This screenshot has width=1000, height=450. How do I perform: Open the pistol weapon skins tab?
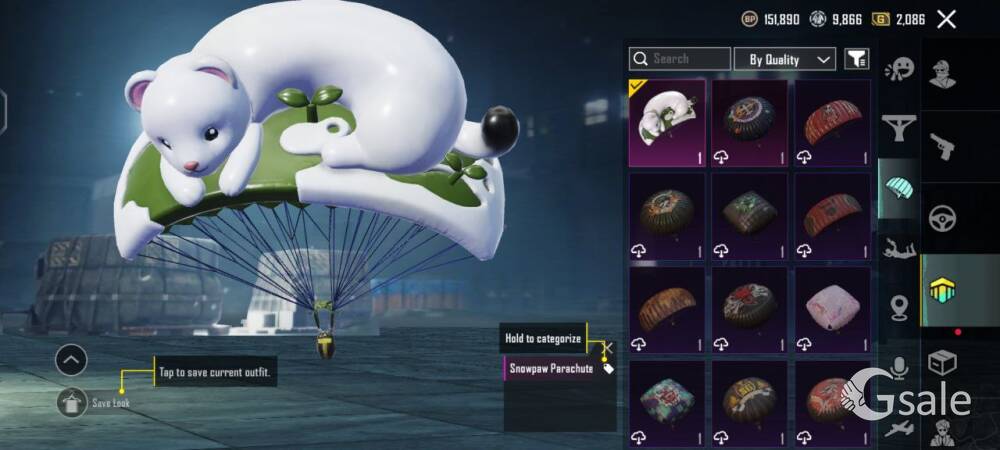(x=942, y=147)
